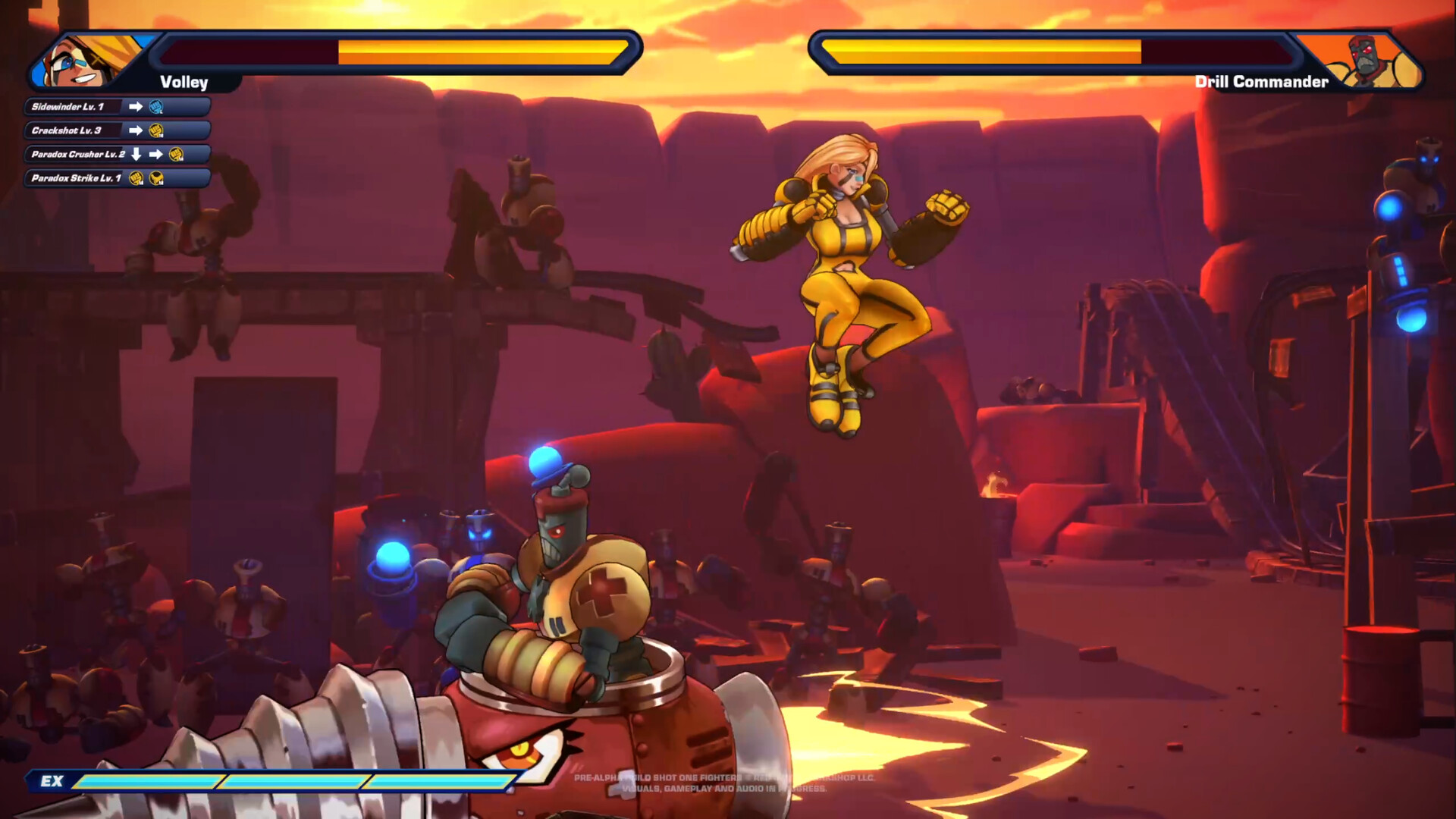Click the forward arrow input for Crackshot
The width and height of the screenshot is (1456, 819).
click(136, 130)
